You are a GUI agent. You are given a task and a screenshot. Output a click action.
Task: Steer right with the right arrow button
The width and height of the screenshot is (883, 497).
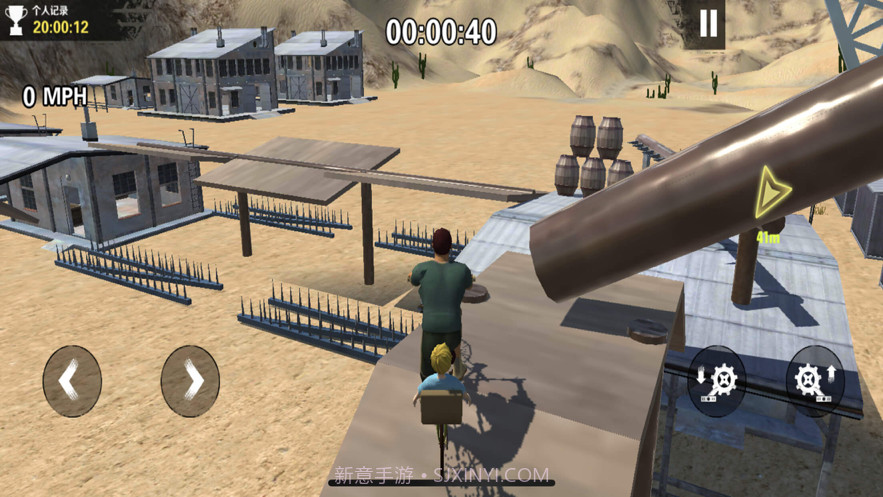pos(190,381)
